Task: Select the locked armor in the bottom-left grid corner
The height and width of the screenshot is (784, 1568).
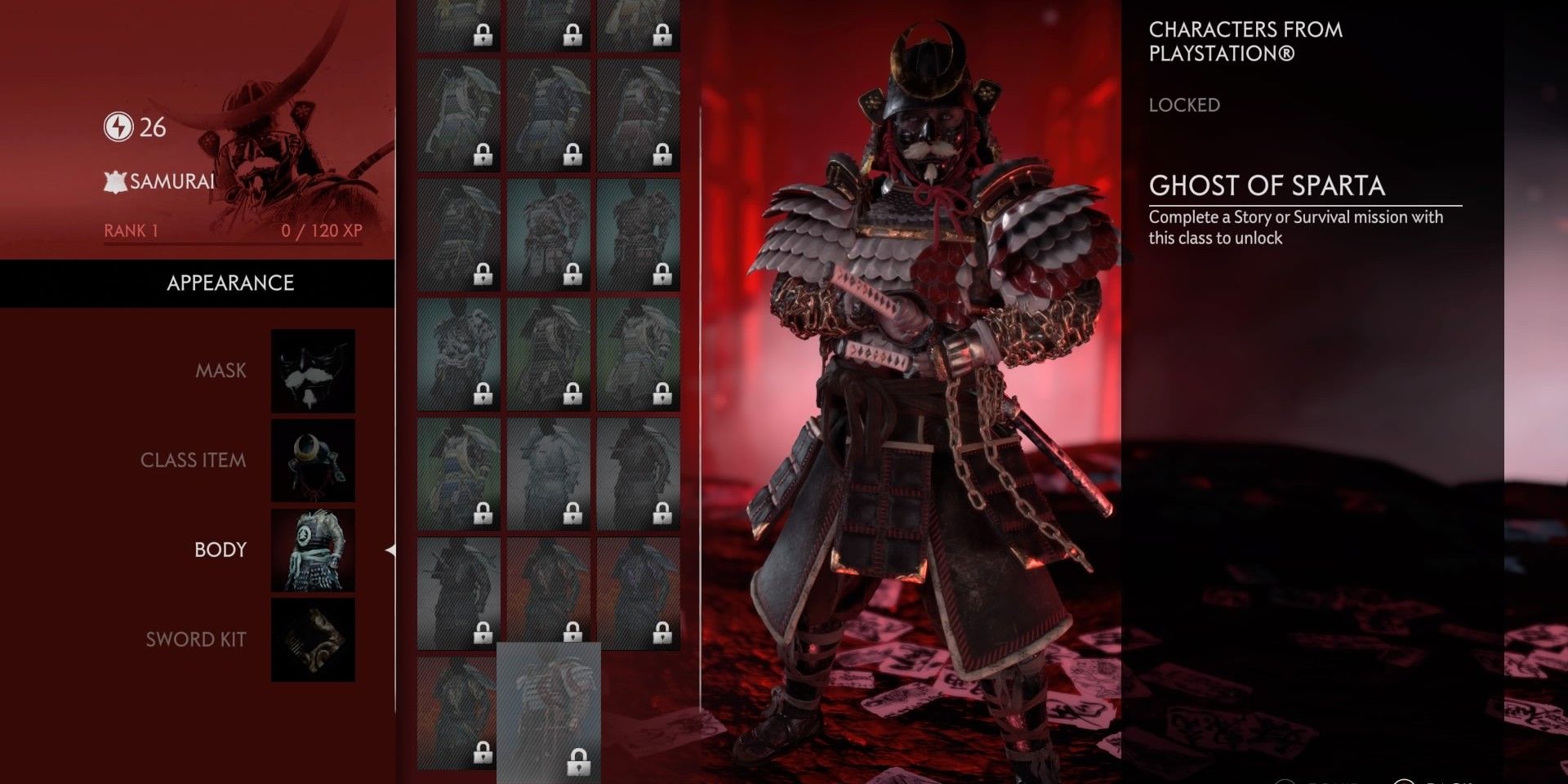Action: pyautogui.click(x=457, y=710)
